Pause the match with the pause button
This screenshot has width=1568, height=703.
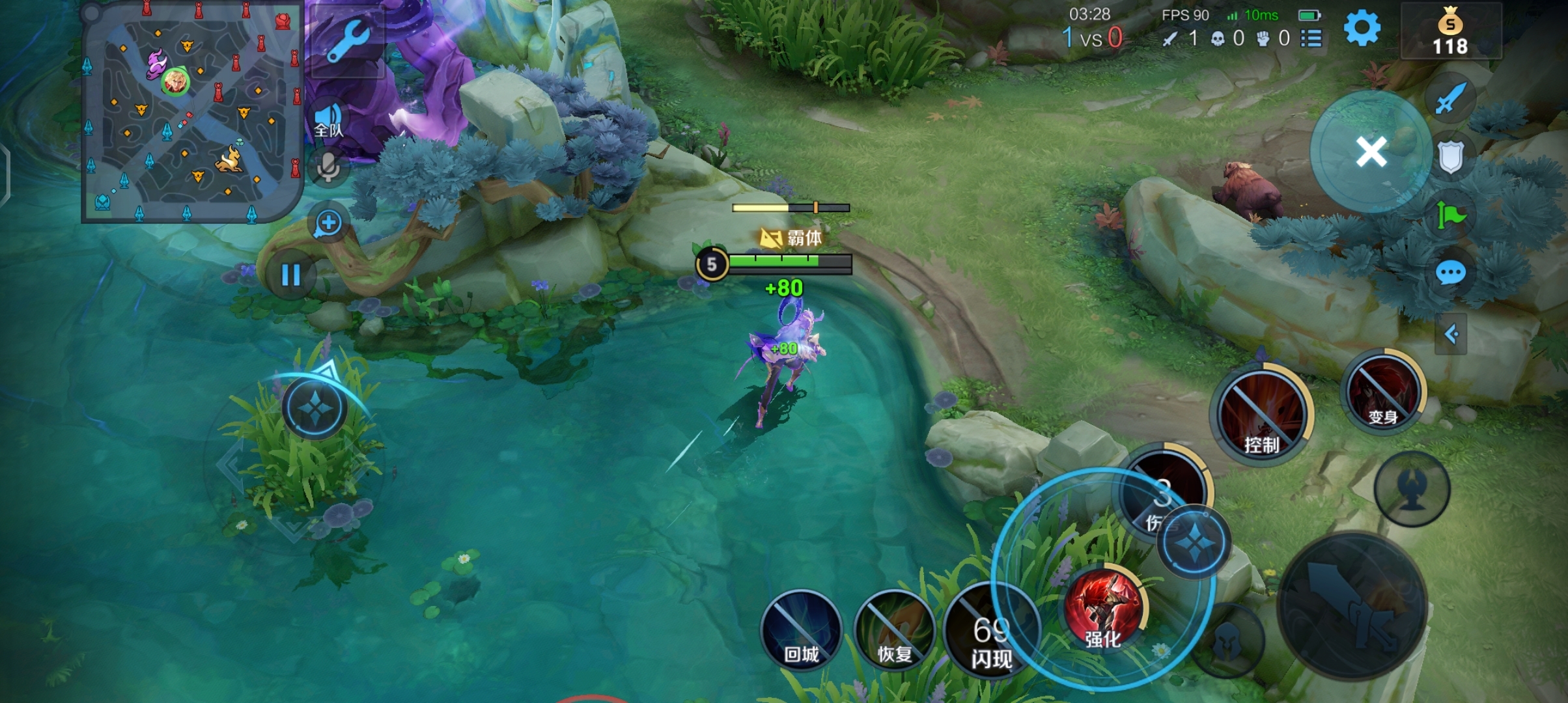click(x=290, y=275)
